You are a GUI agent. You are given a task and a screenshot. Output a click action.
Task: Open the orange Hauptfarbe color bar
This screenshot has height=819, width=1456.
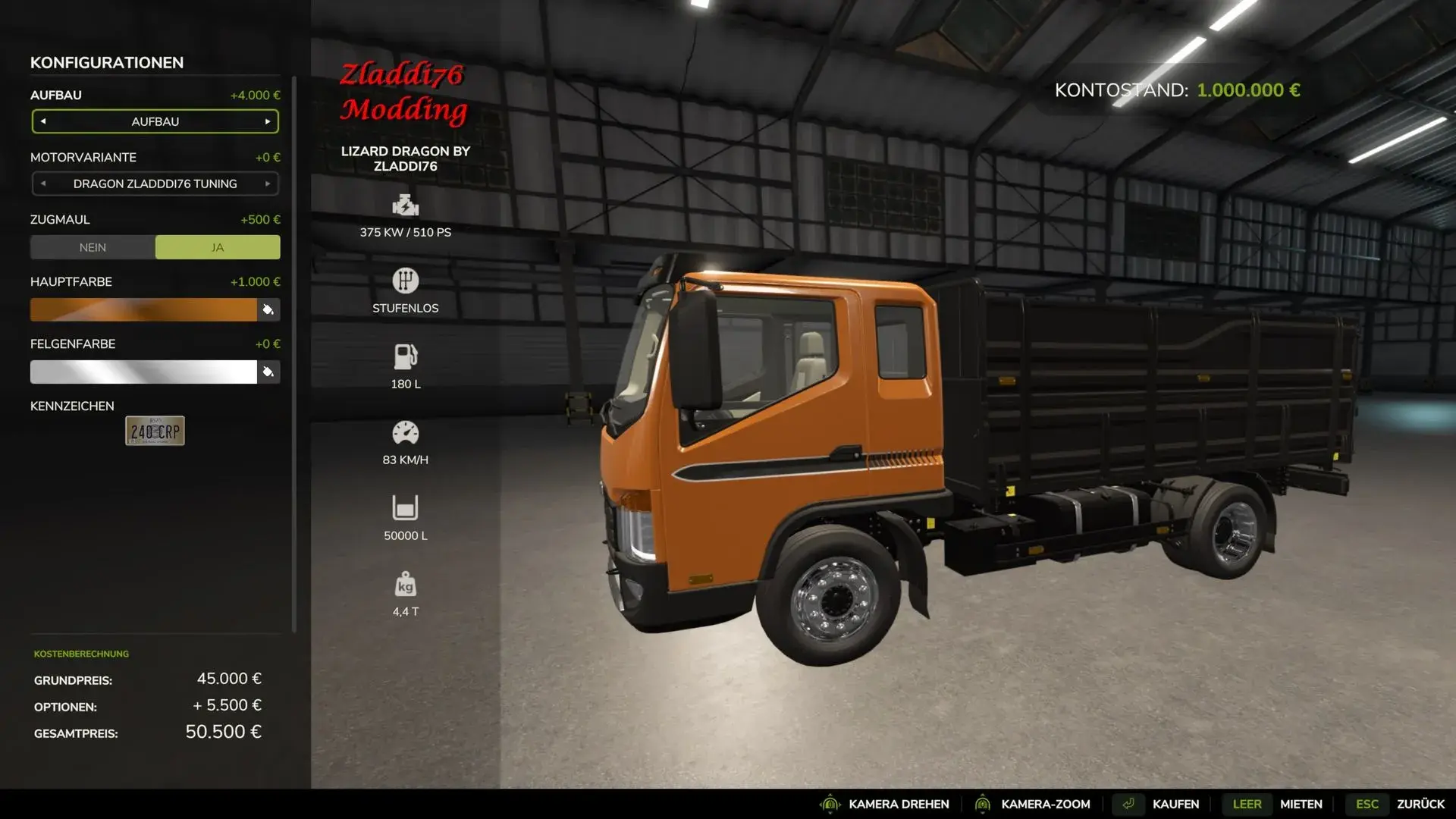click(143, 309)
